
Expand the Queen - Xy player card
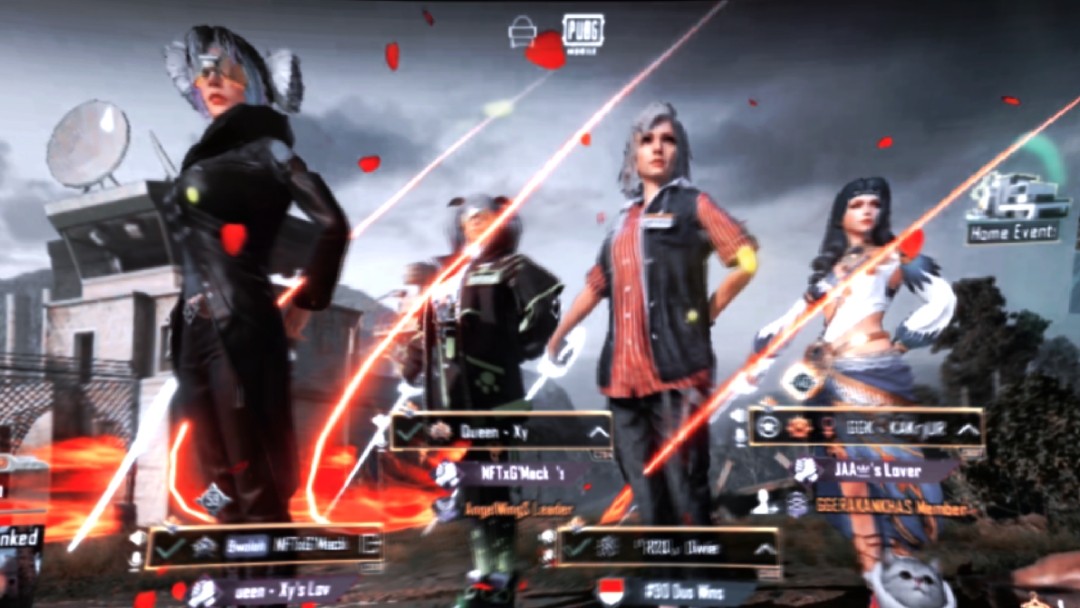click(598, 432)
